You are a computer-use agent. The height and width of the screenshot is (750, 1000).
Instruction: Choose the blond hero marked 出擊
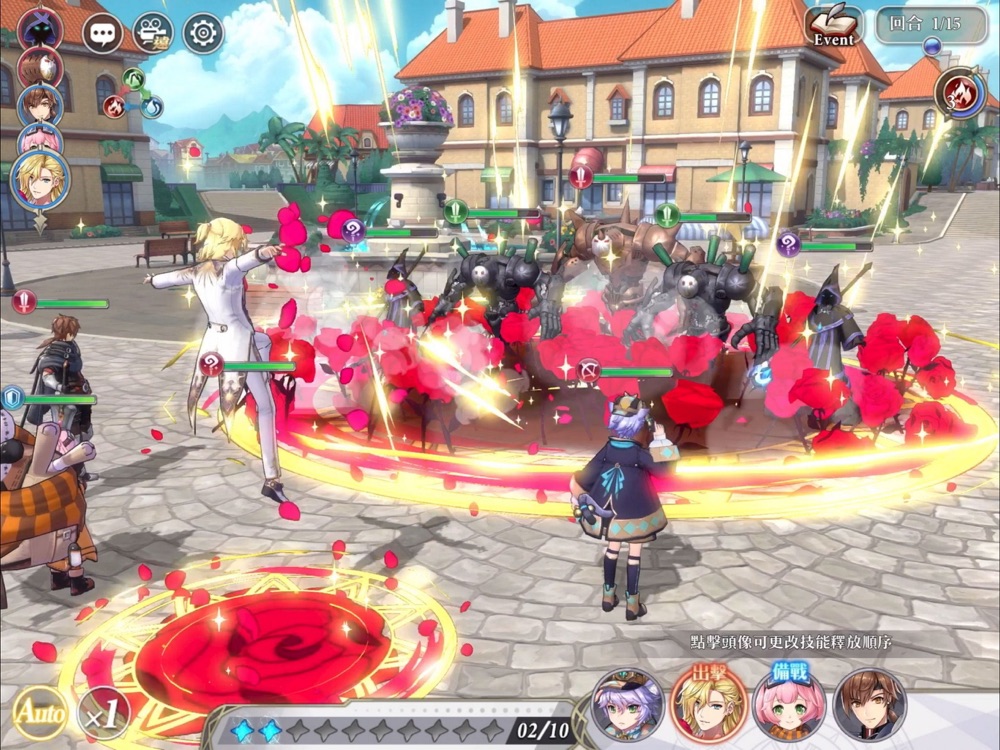[x=708, y=702]
